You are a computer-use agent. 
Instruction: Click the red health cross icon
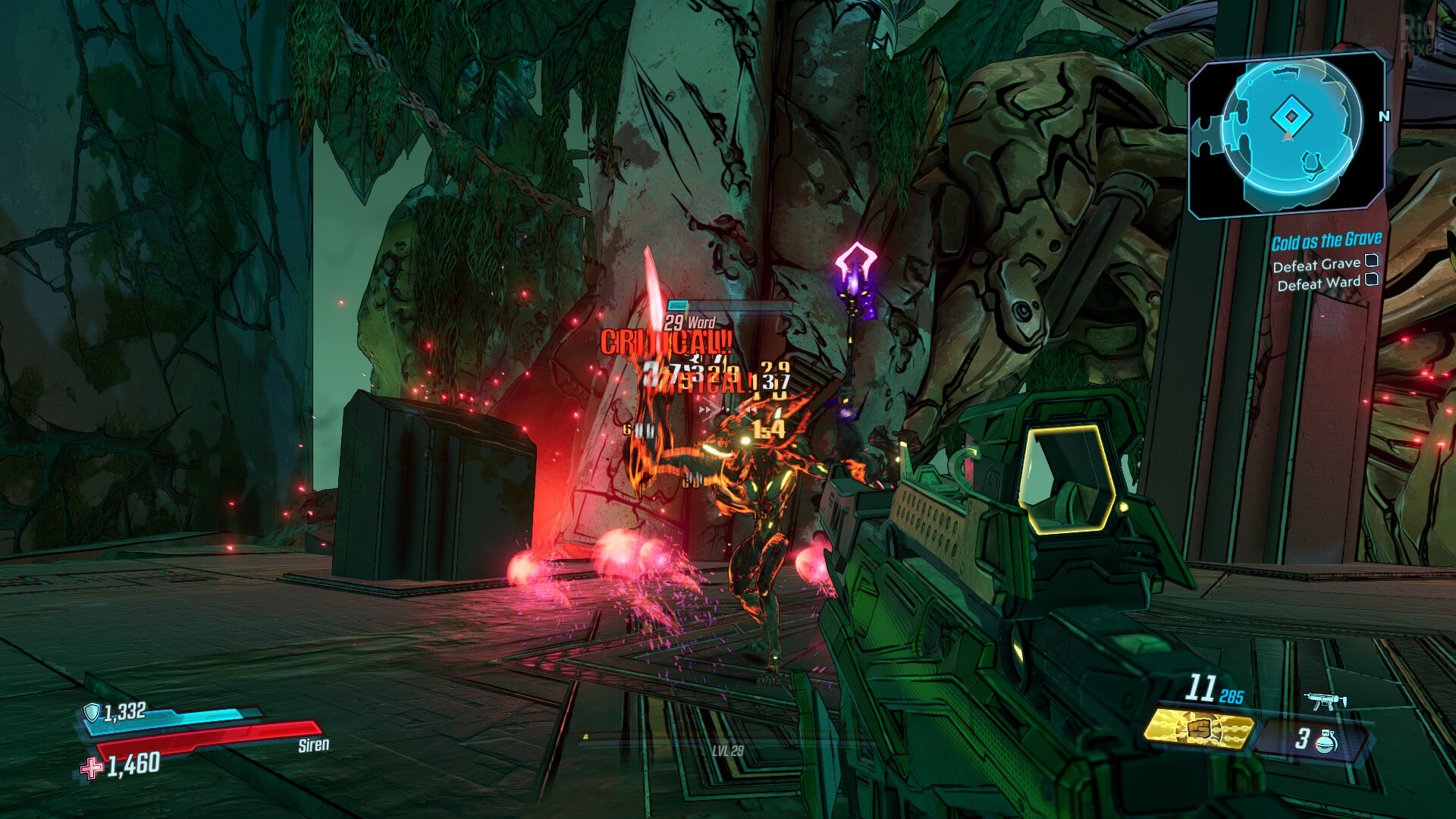pos(92,768)
